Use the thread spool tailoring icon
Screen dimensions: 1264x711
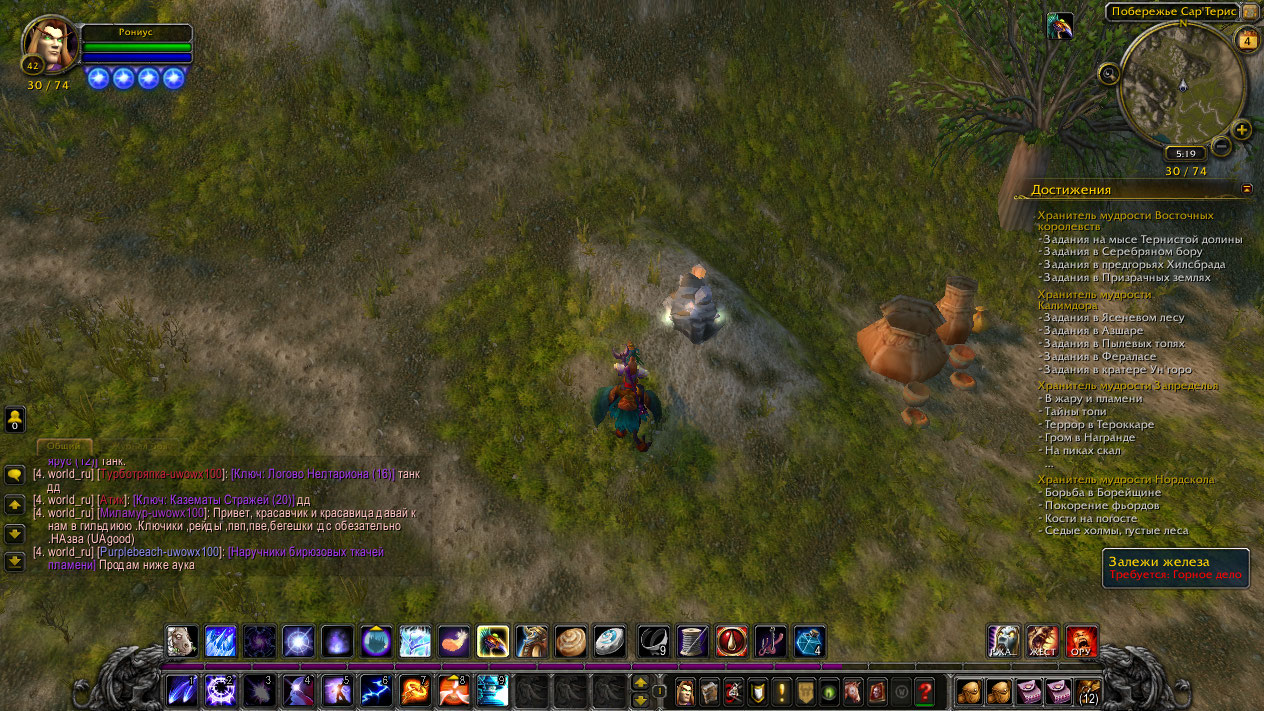(693, 641)
